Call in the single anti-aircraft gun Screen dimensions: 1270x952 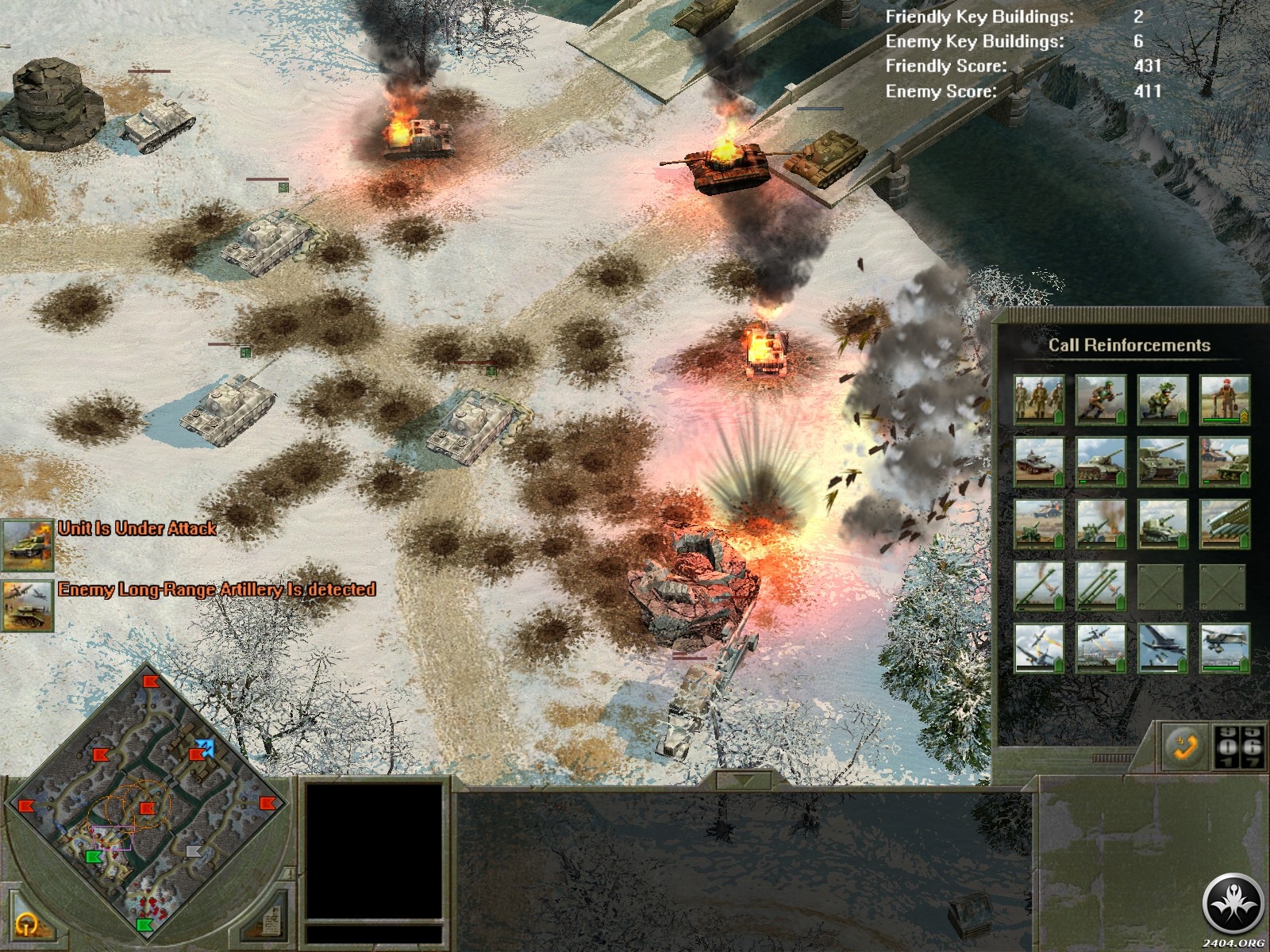(x=1039, y=586)
